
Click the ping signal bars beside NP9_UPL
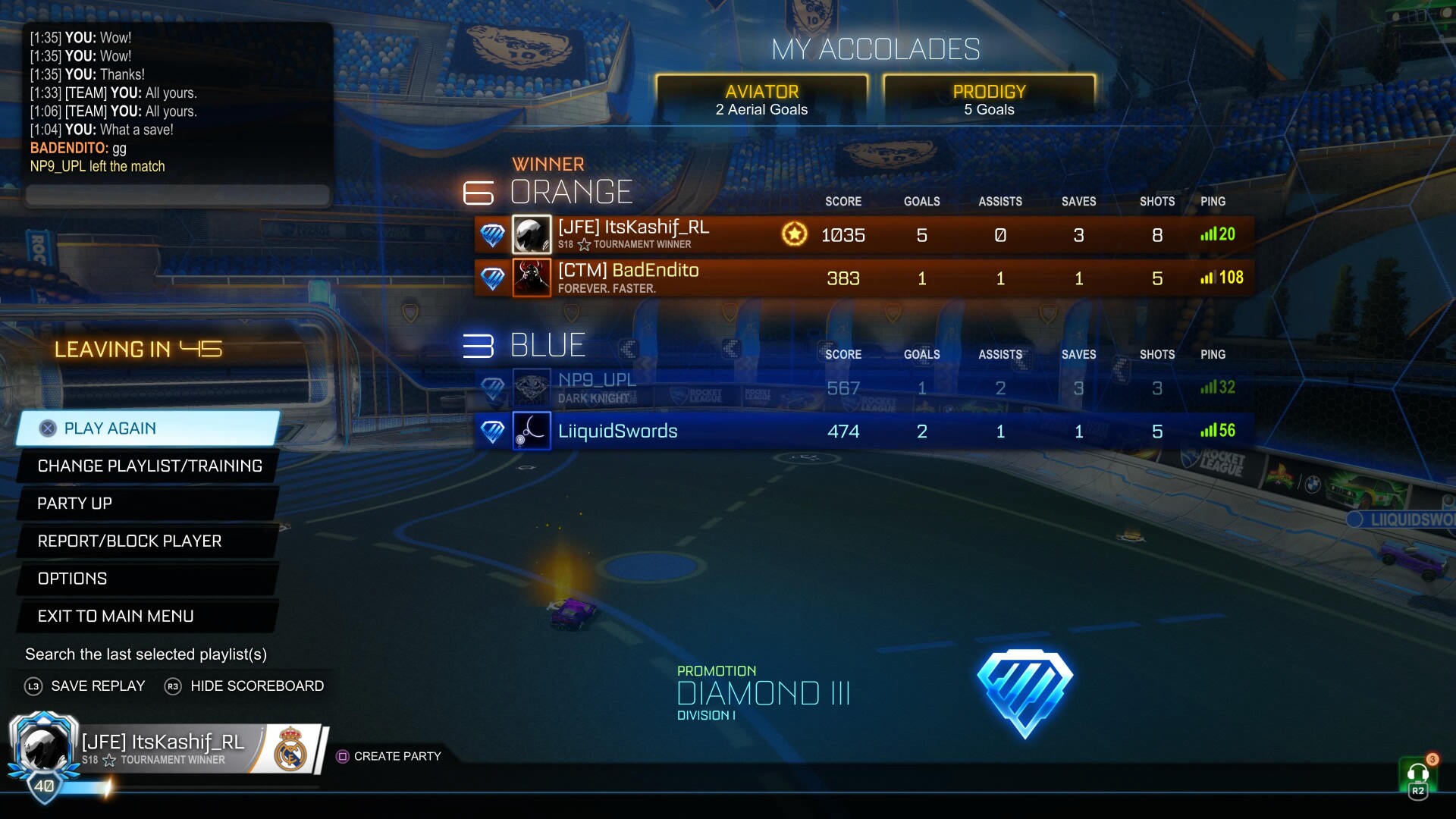(1213, 388)
